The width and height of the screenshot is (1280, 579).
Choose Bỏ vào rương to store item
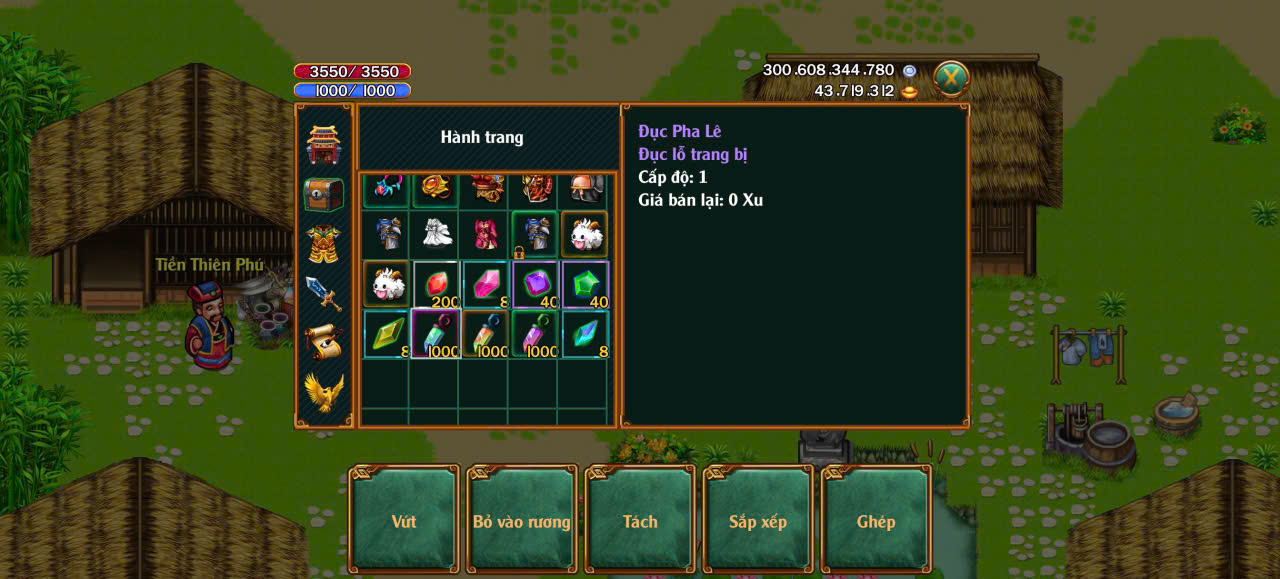[x=522, y=521]
